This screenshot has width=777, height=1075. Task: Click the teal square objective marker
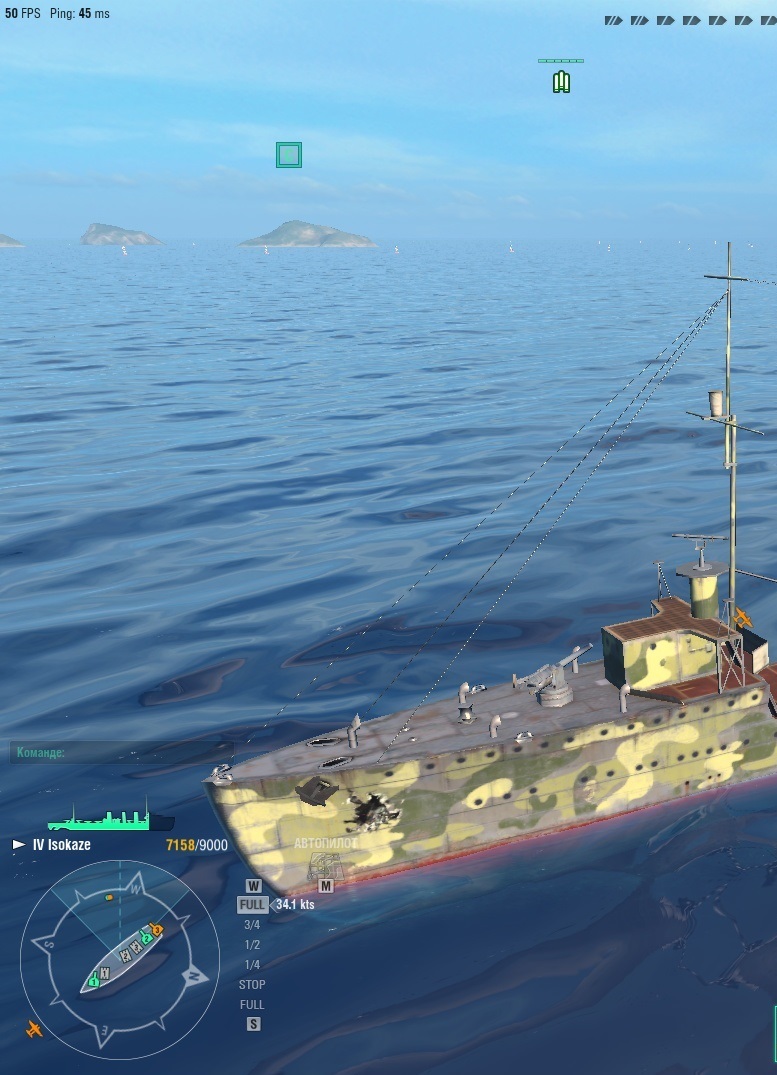289,155
